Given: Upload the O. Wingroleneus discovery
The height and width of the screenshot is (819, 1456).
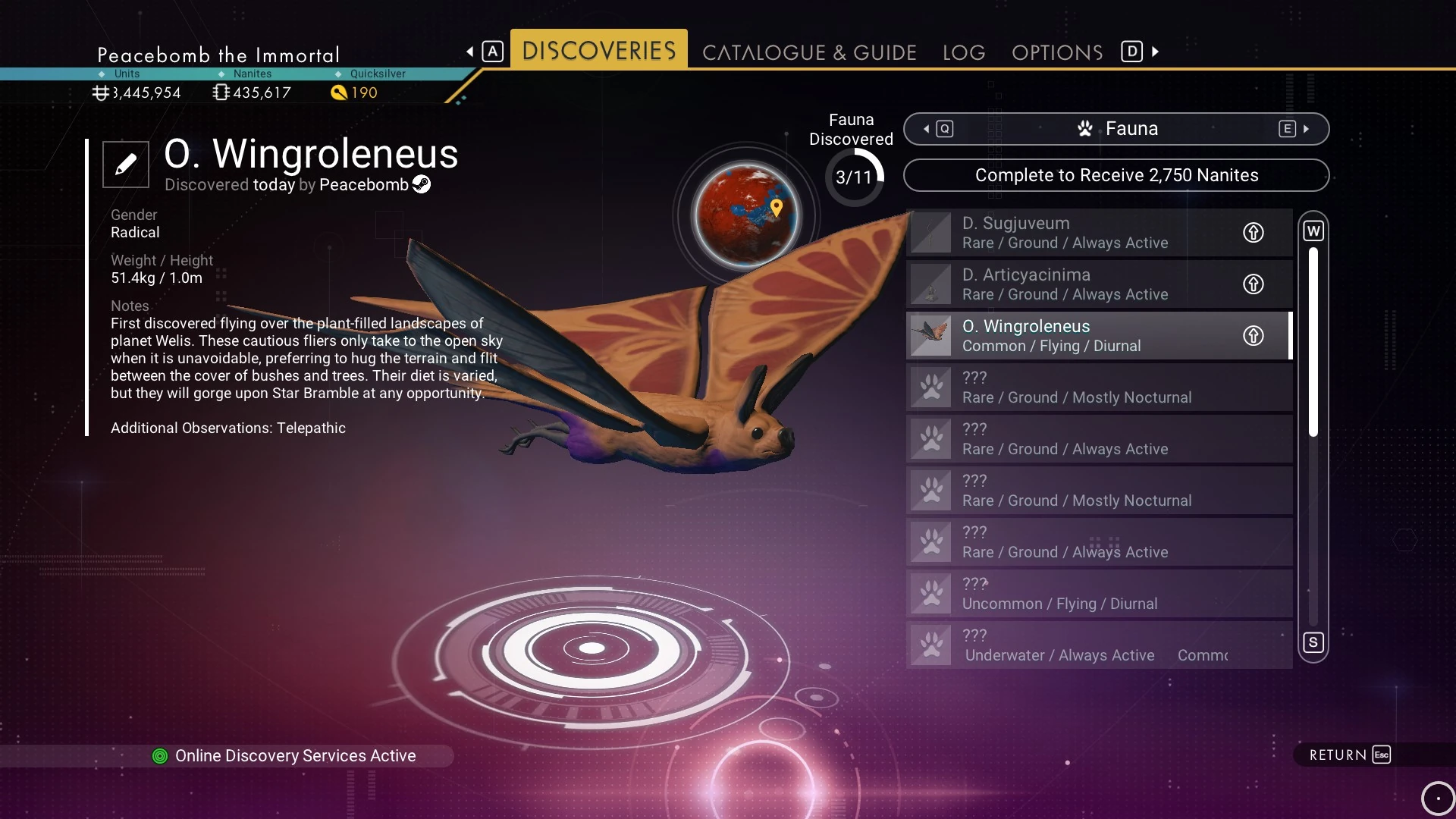Looking at the screenshot, I should (x=1253, y=336).
